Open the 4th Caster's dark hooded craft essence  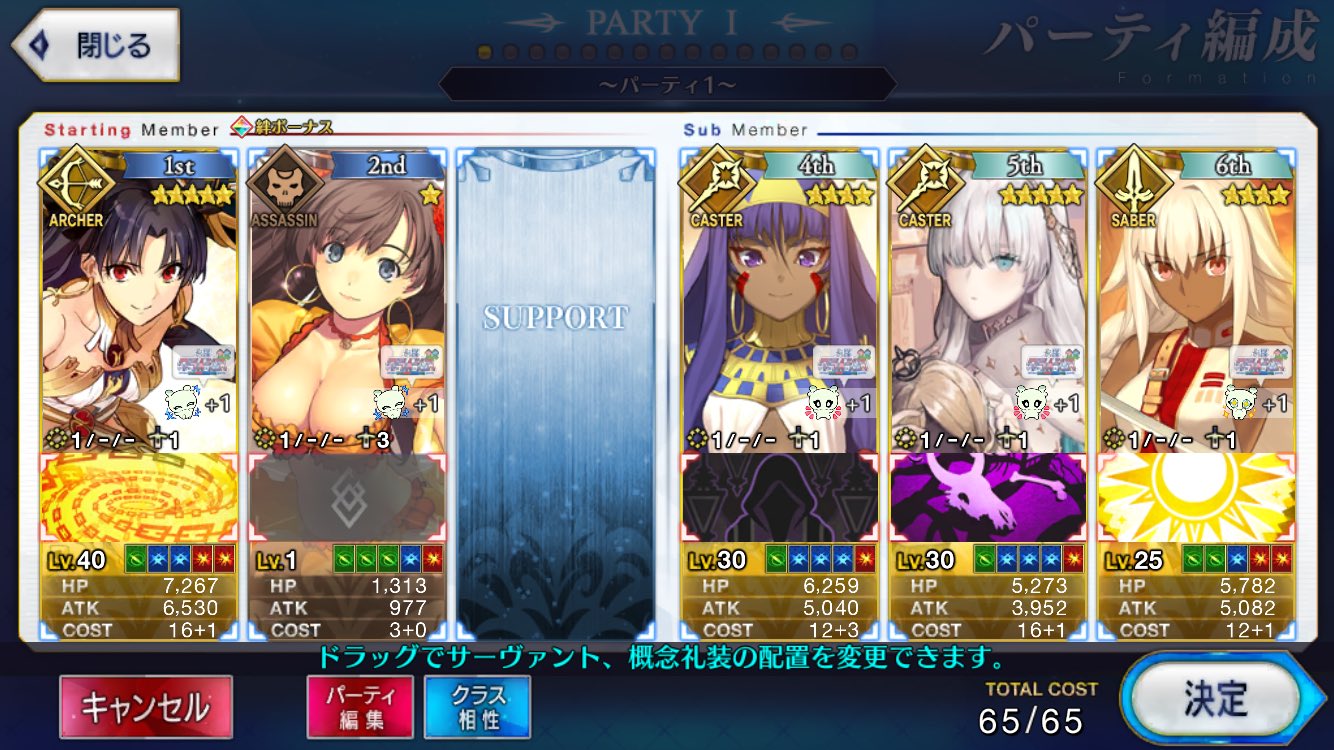click(x=779, y=498)
